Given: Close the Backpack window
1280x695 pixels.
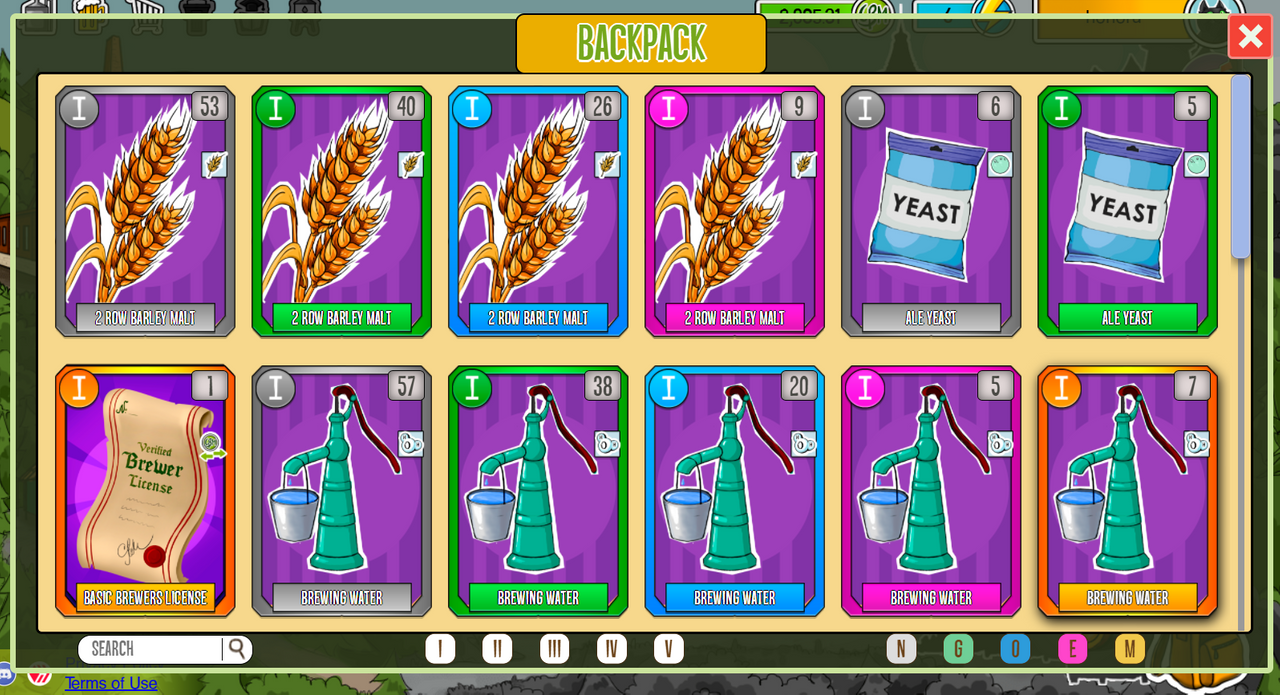Looking at the screenshot, I should tap(1250, 37).
